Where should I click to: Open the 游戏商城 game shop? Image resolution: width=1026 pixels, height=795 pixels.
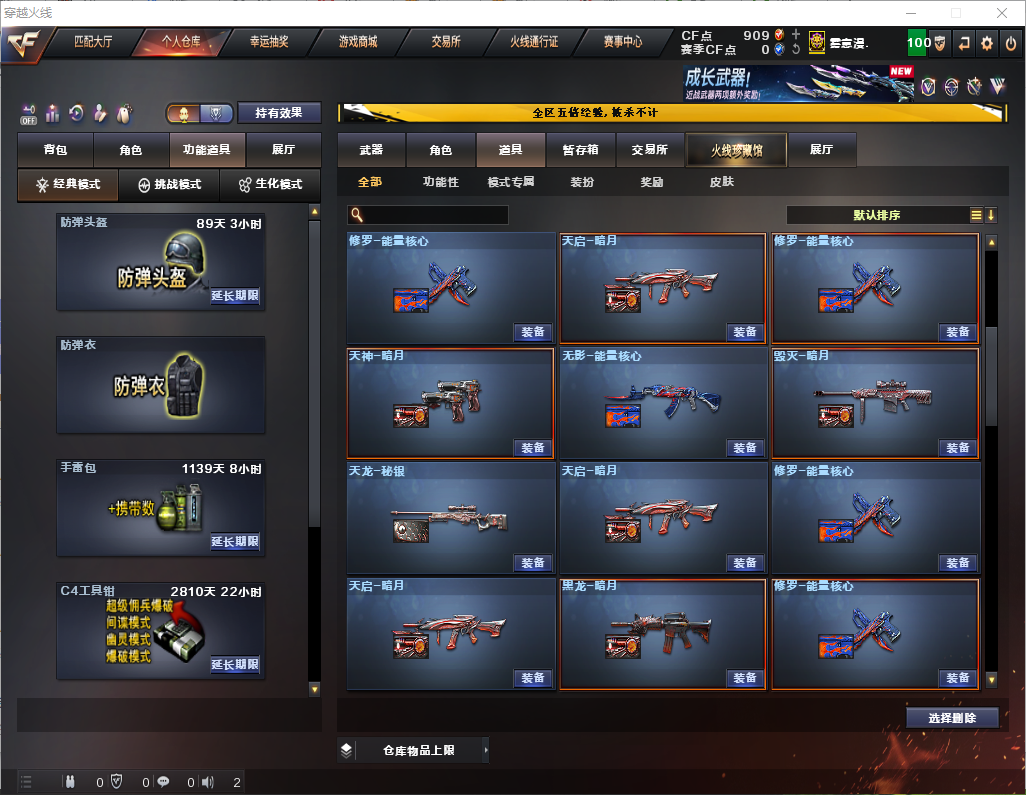[x=358, y=42]
